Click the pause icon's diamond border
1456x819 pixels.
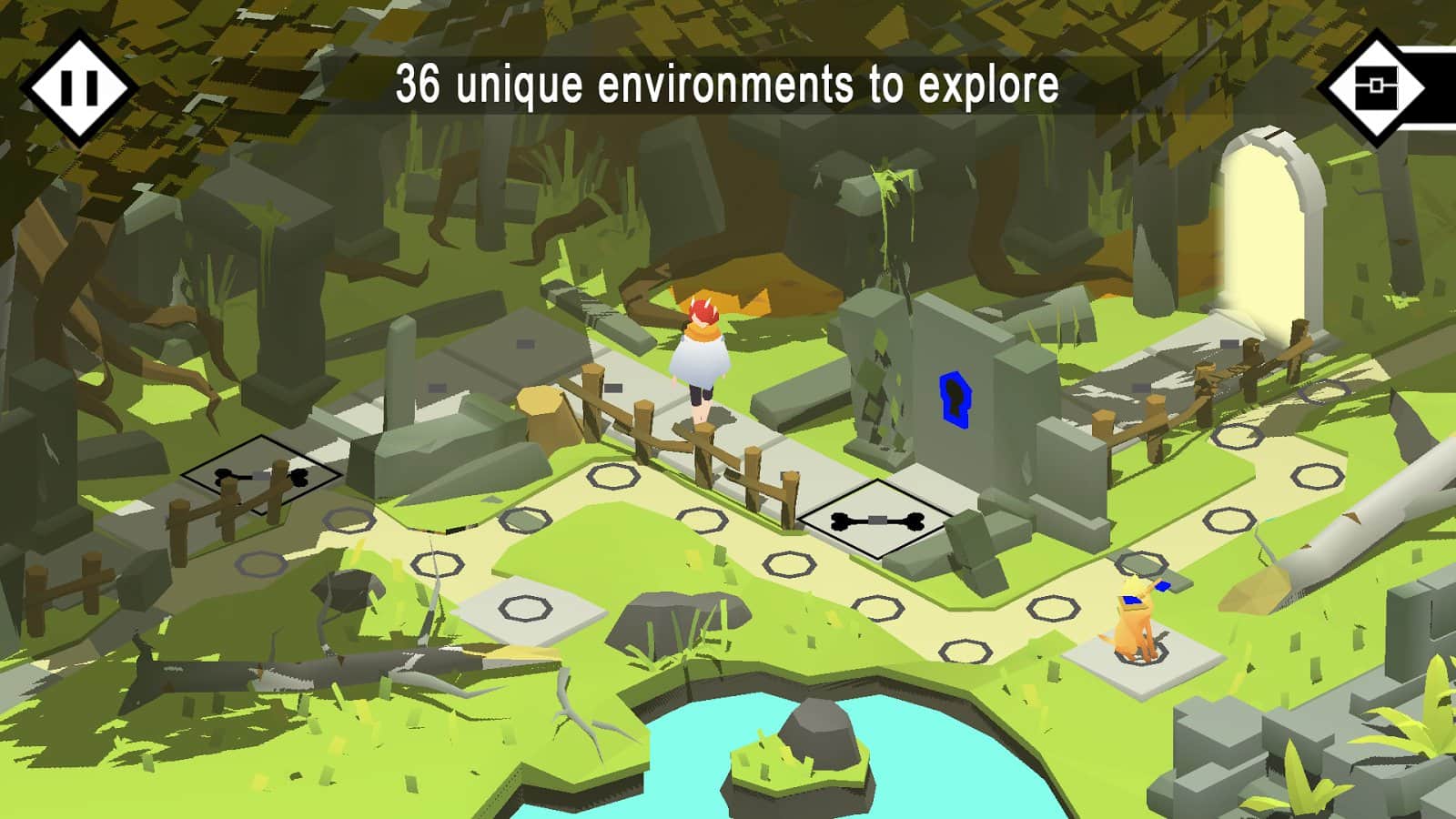tap(80, 86)
